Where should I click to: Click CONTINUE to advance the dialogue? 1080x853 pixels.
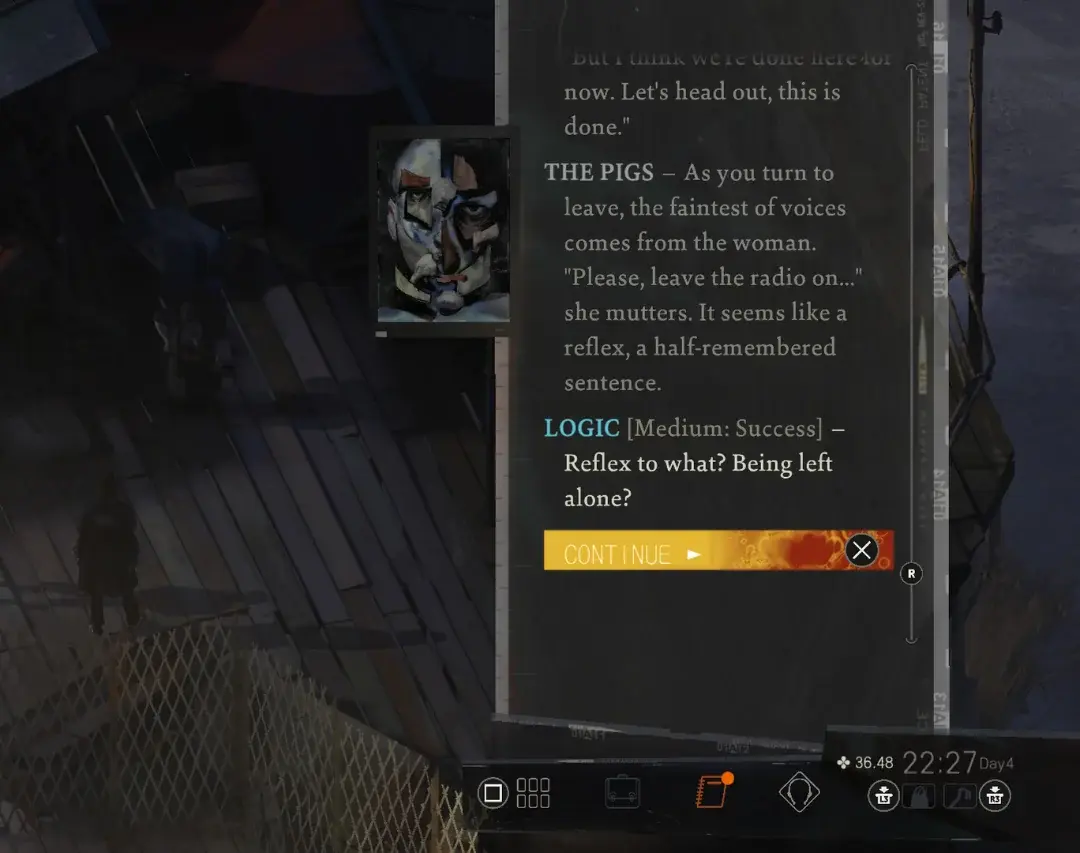point(632,553)
